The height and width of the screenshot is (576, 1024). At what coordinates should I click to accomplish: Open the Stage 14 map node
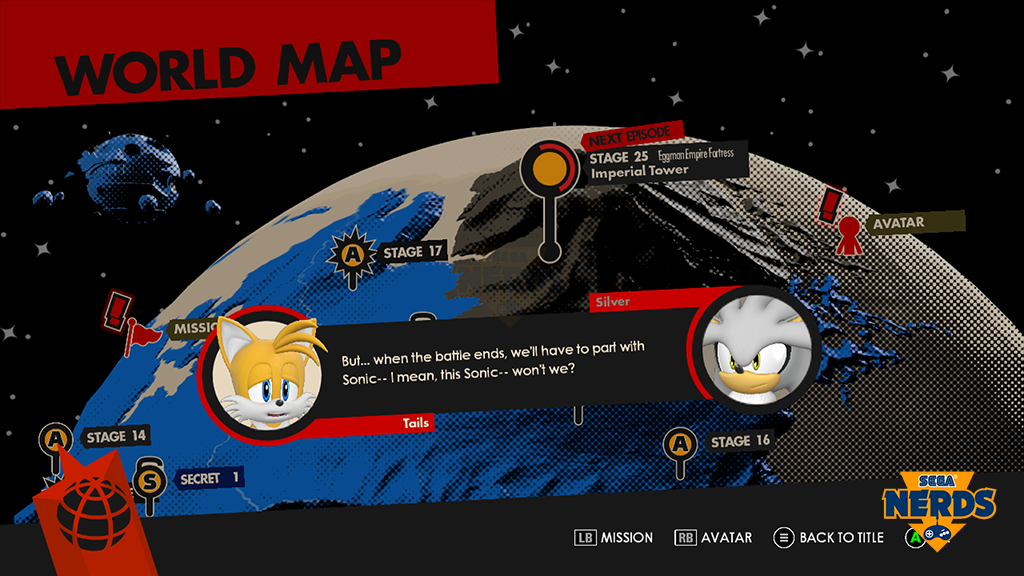click(54, 438)
